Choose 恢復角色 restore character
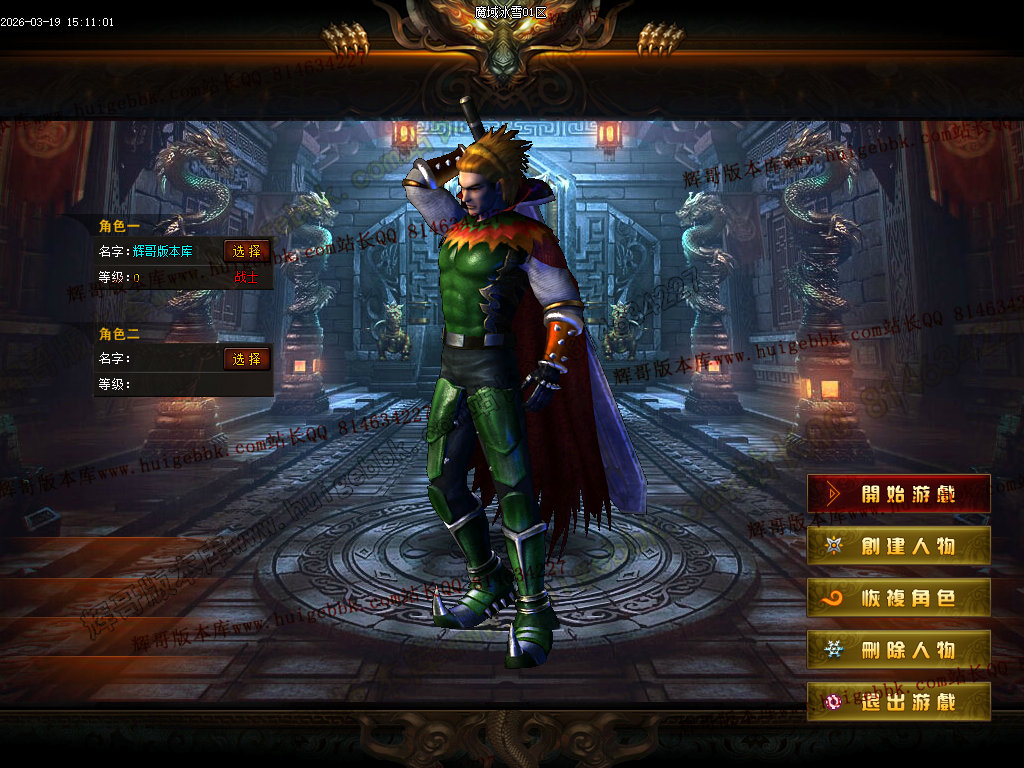 [898, 598]
